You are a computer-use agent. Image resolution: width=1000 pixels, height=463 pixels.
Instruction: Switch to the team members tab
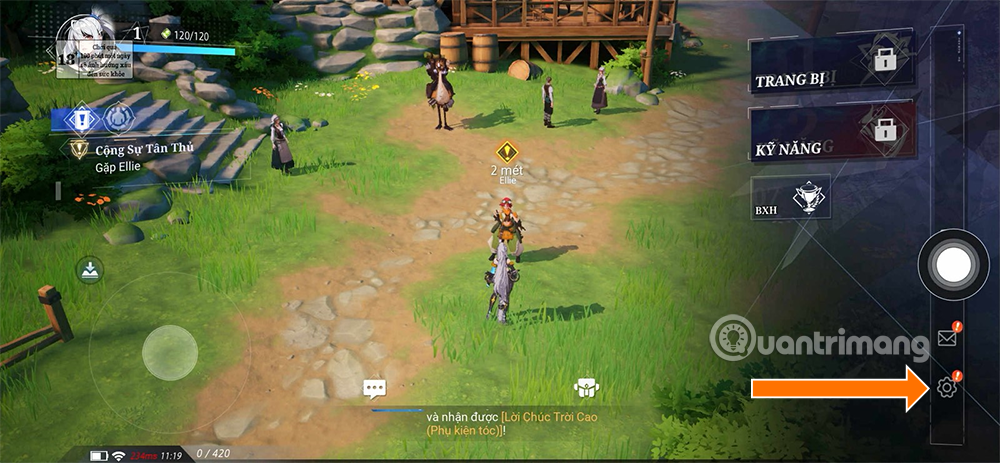(117, 119)
